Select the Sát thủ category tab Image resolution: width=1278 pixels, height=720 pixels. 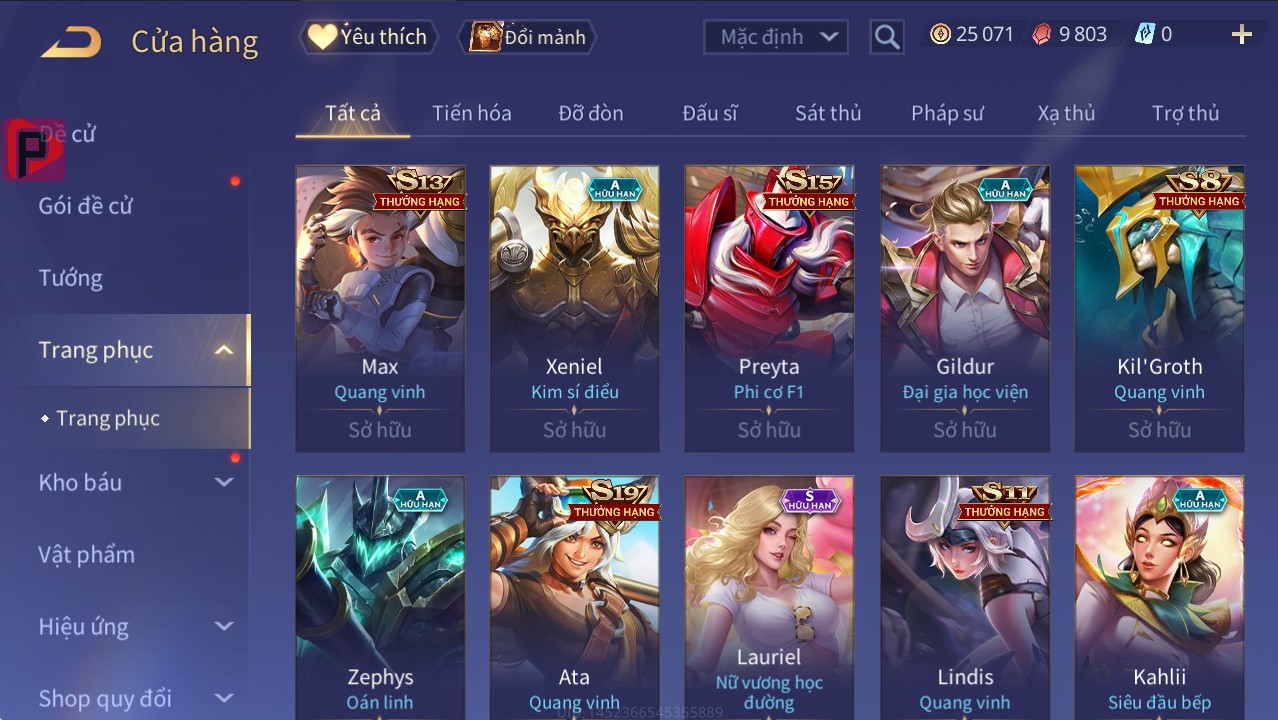click(x=827, y=113)
